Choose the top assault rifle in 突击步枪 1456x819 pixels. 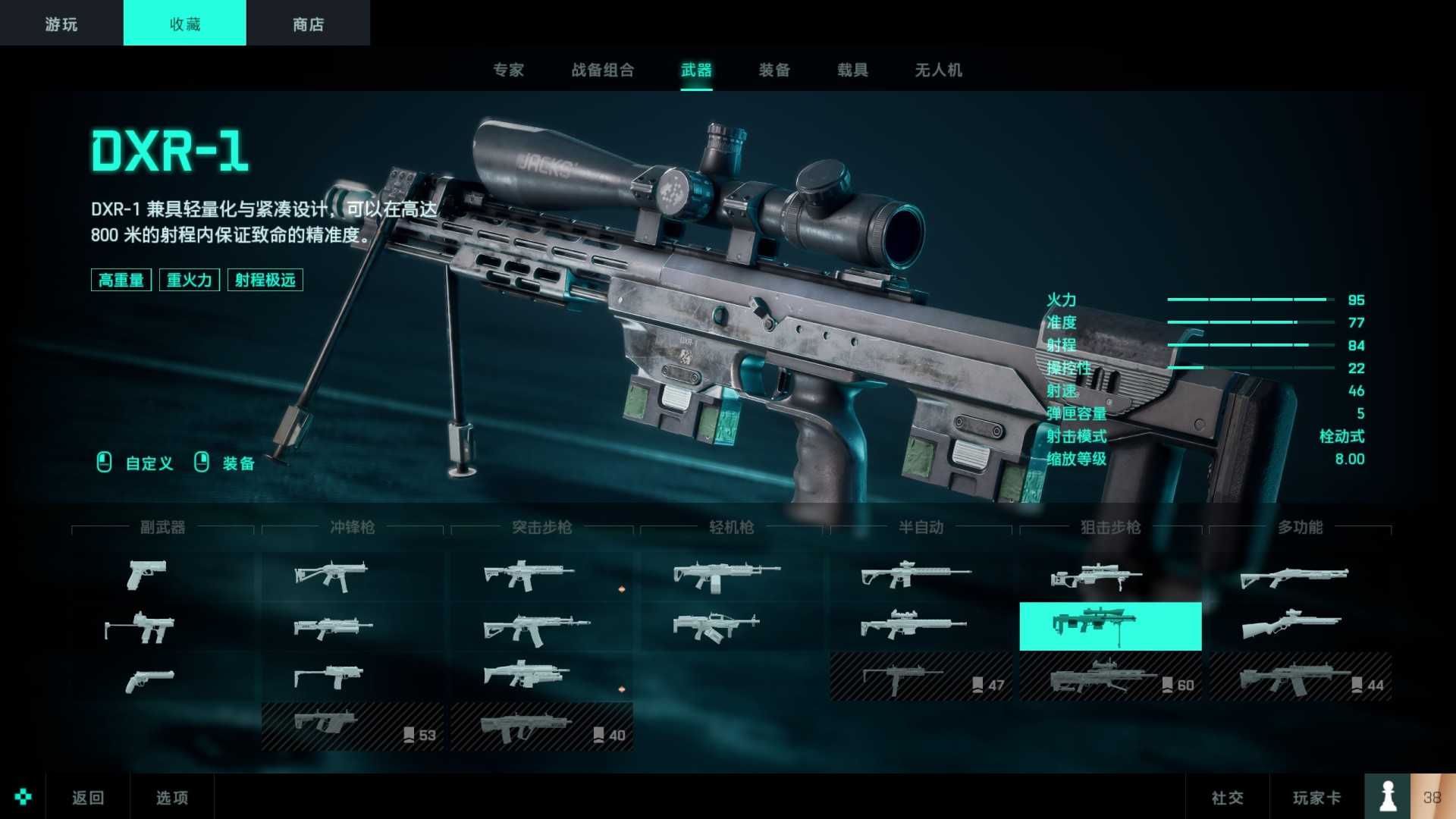(526, 574)
